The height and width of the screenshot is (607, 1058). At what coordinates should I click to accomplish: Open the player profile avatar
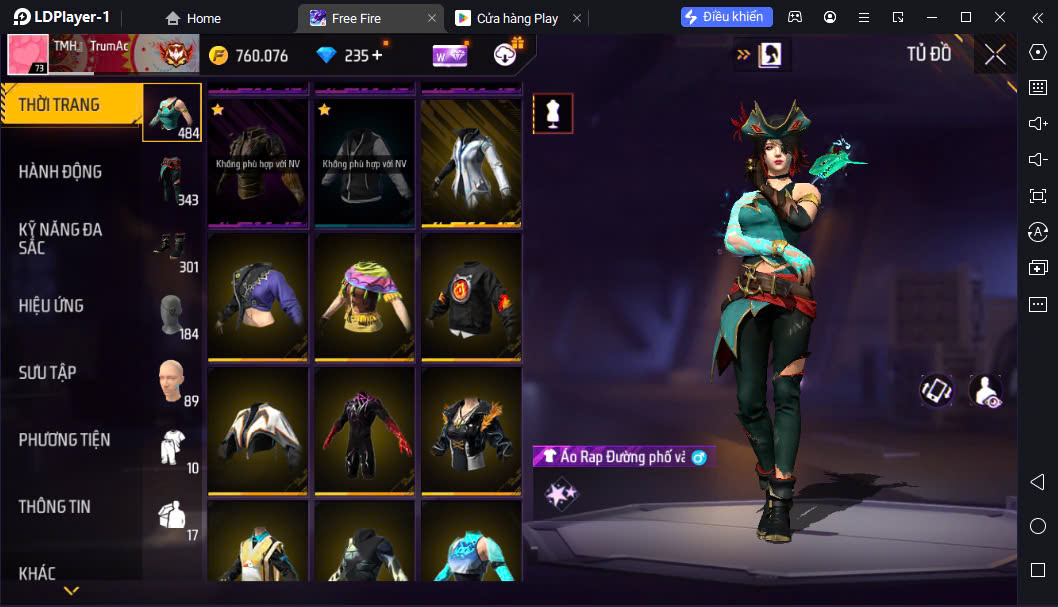tap(28, 54)
